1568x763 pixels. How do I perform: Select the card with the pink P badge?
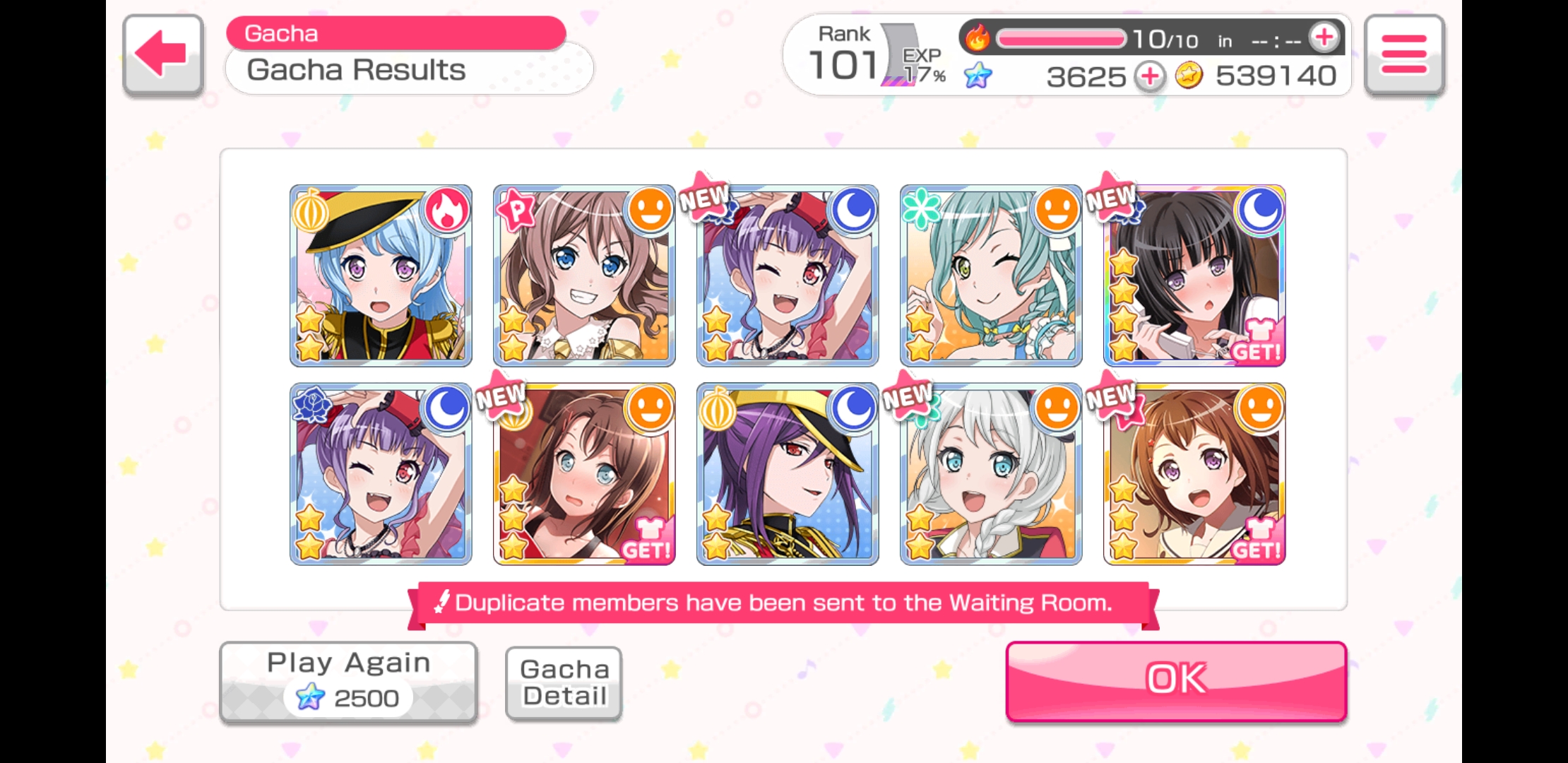click(584, 276)
